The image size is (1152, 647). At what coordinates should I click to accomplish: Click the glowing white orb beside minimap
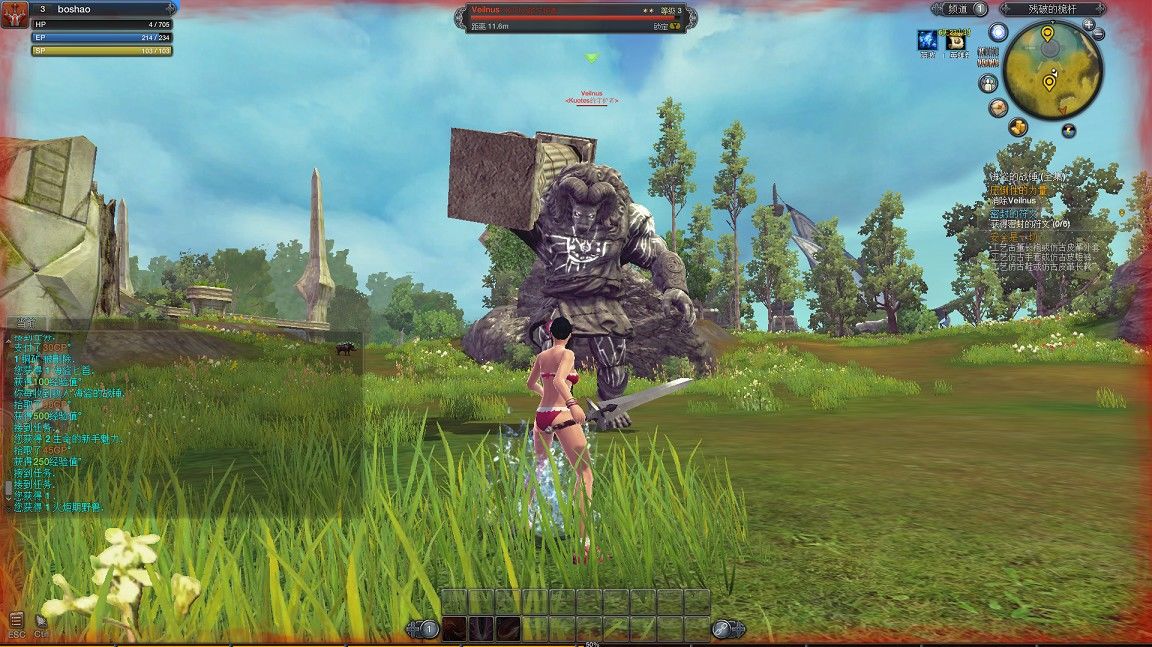point(998,32)
